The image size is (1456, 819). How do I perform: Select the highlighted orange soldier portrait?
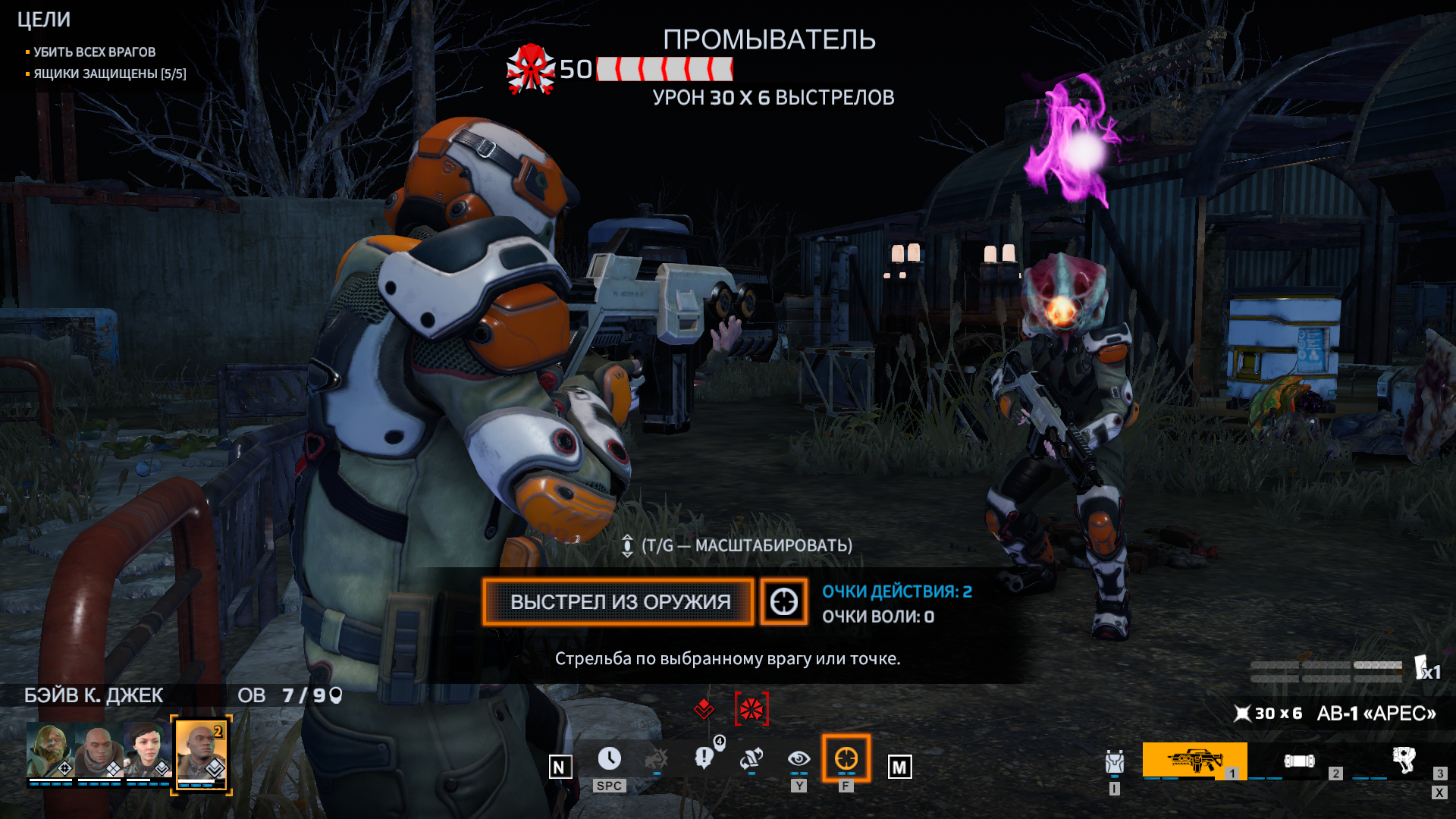coord(201,752)
